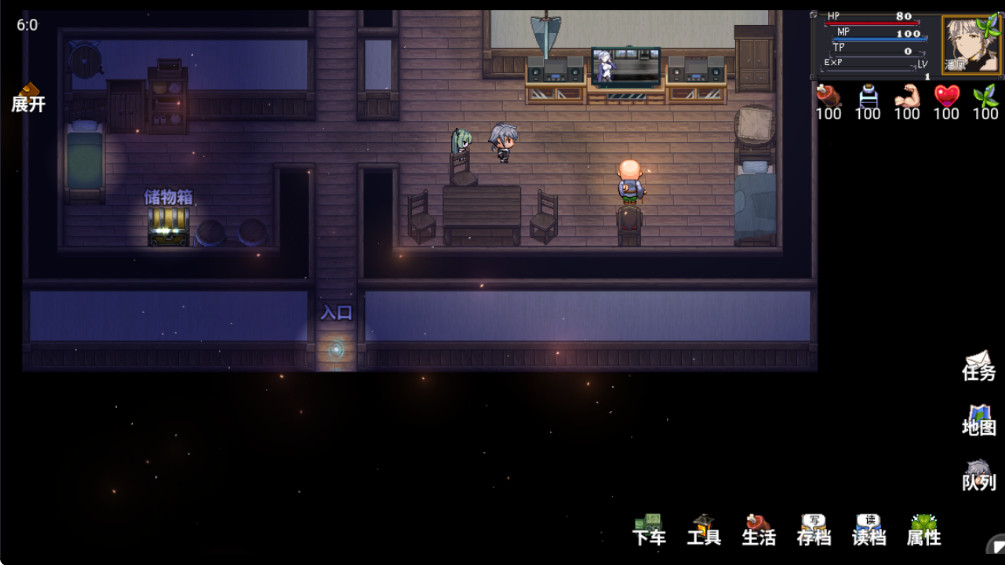The height and width of the screenshot is (565, 1005).
Task: Open the 属性 attributes screen
Action: click(924, 530)
